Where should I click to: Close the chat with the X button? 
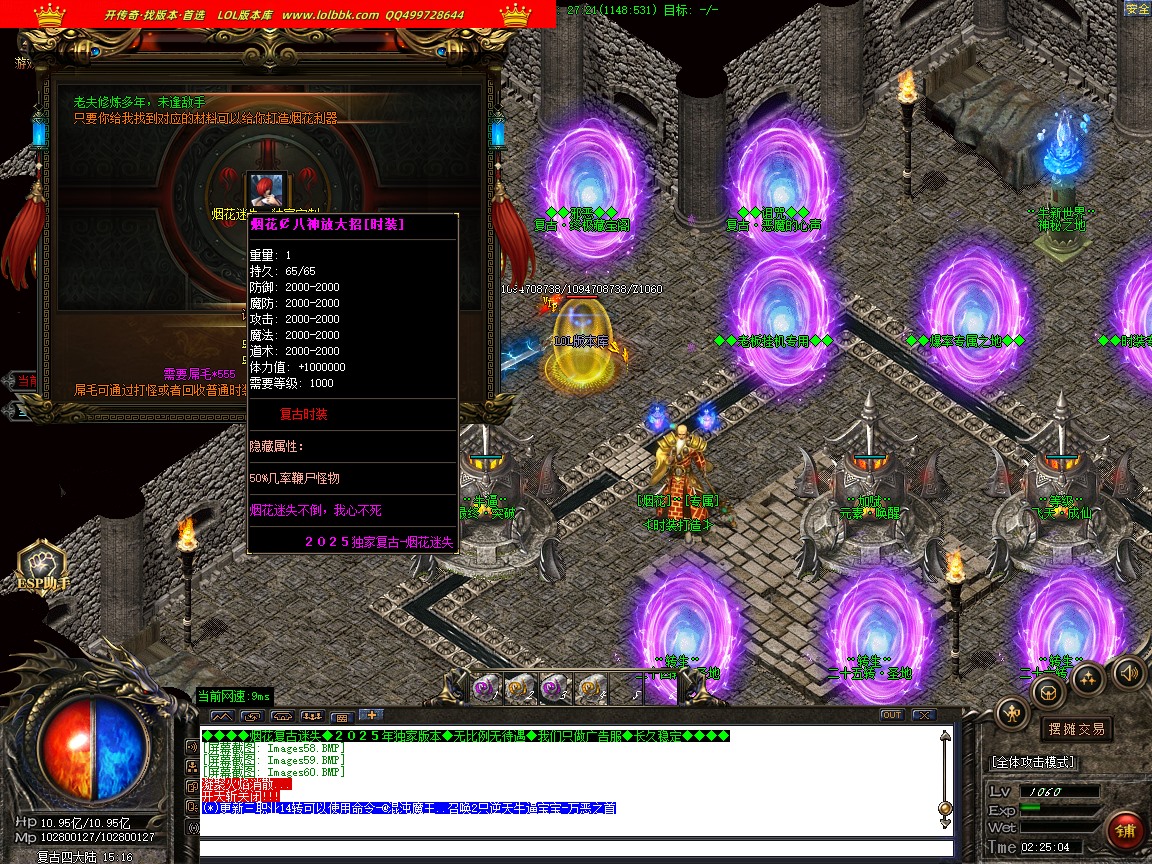coord(923,715)
